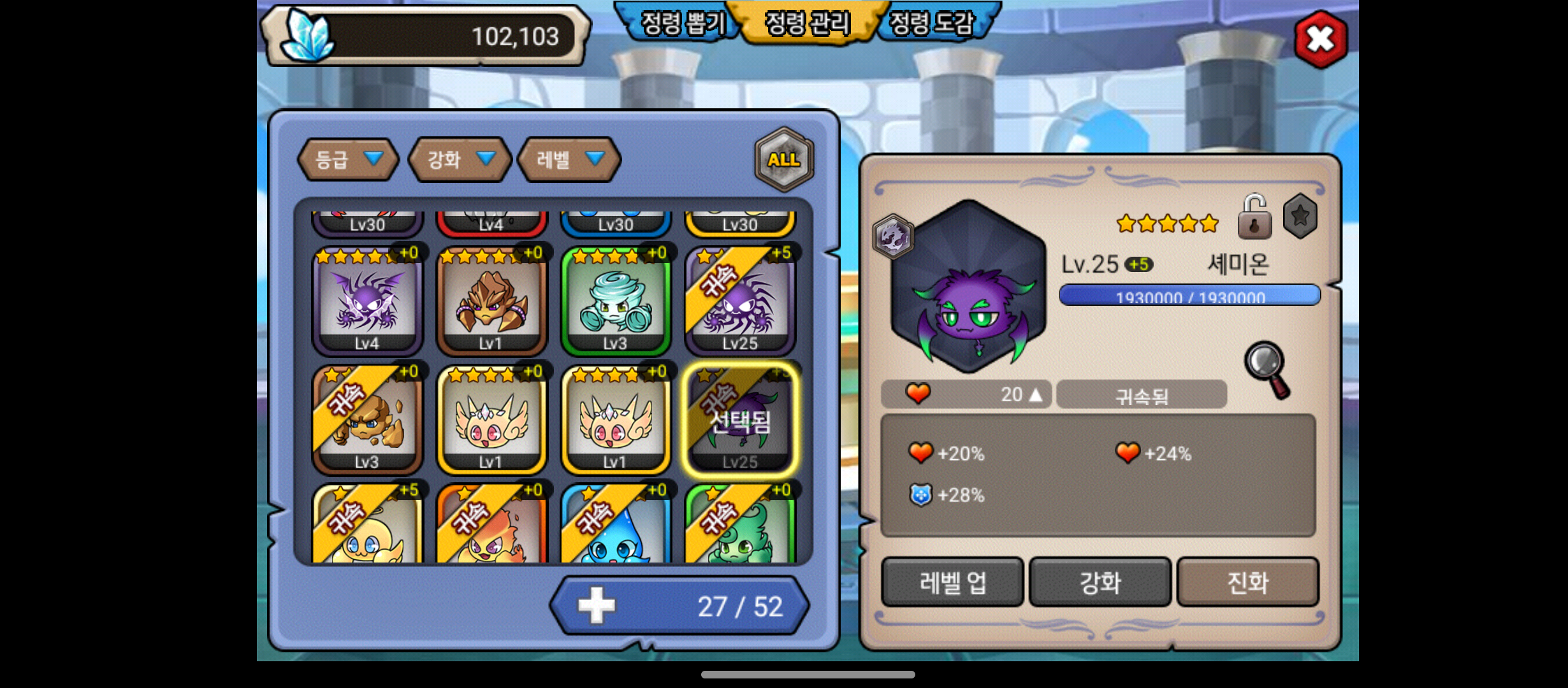
Task: Open the 강화 filter dropdown
Action: 460,159
